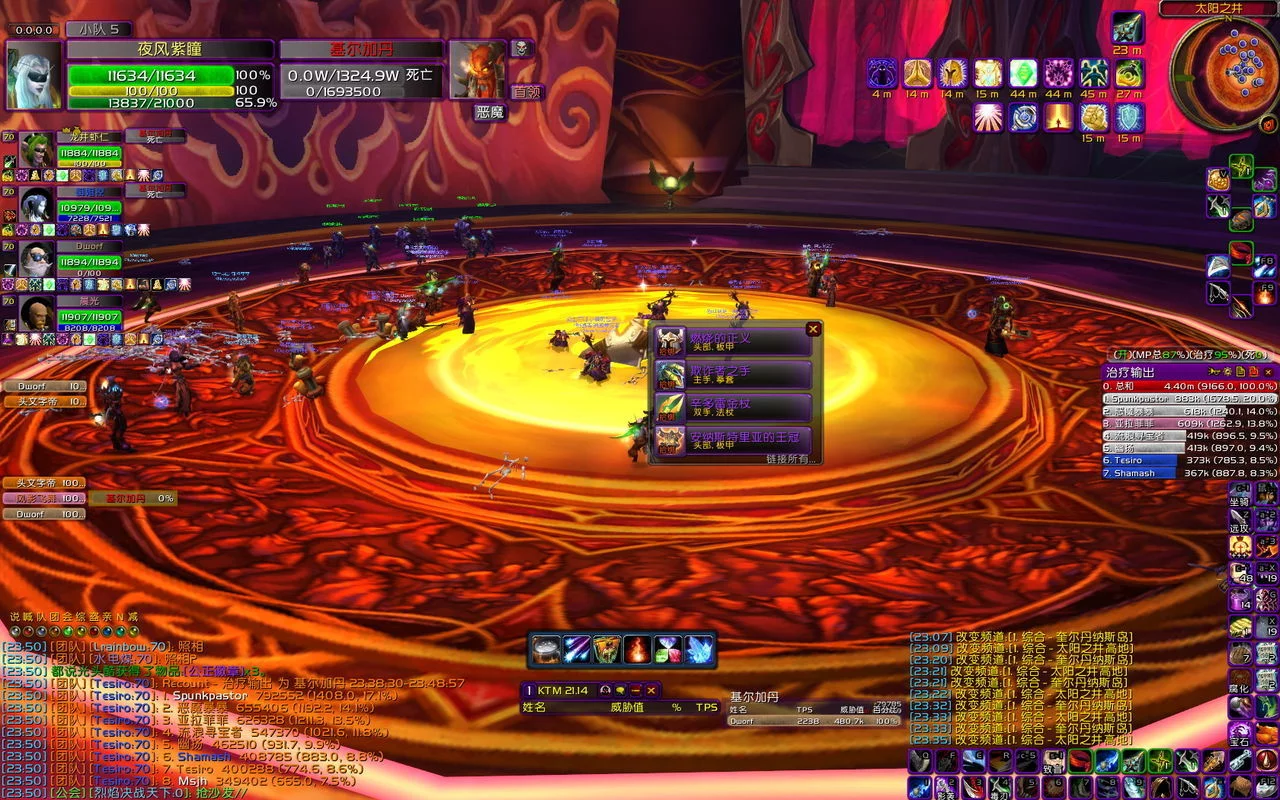Viewport: 1280px width, 800px height.
Task: Click the arcane missiles ability icon
Action: [x=577, y=650]
